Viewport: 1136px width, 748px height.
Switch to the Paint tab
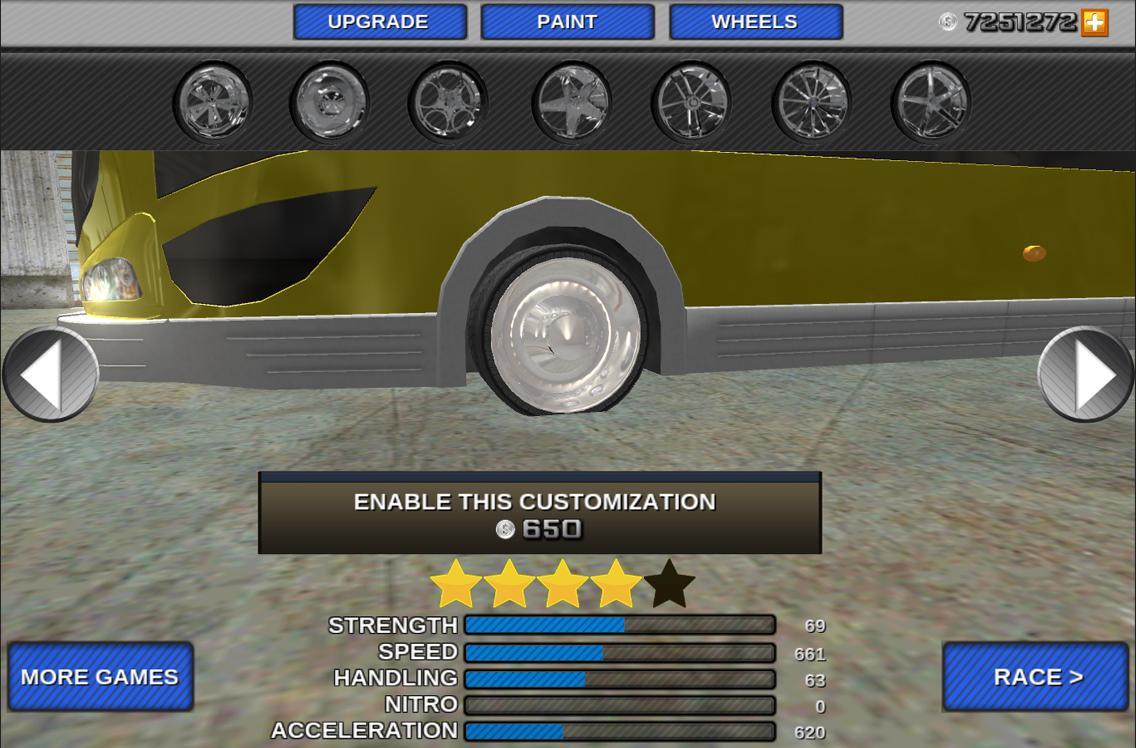(x=567, y=22)
